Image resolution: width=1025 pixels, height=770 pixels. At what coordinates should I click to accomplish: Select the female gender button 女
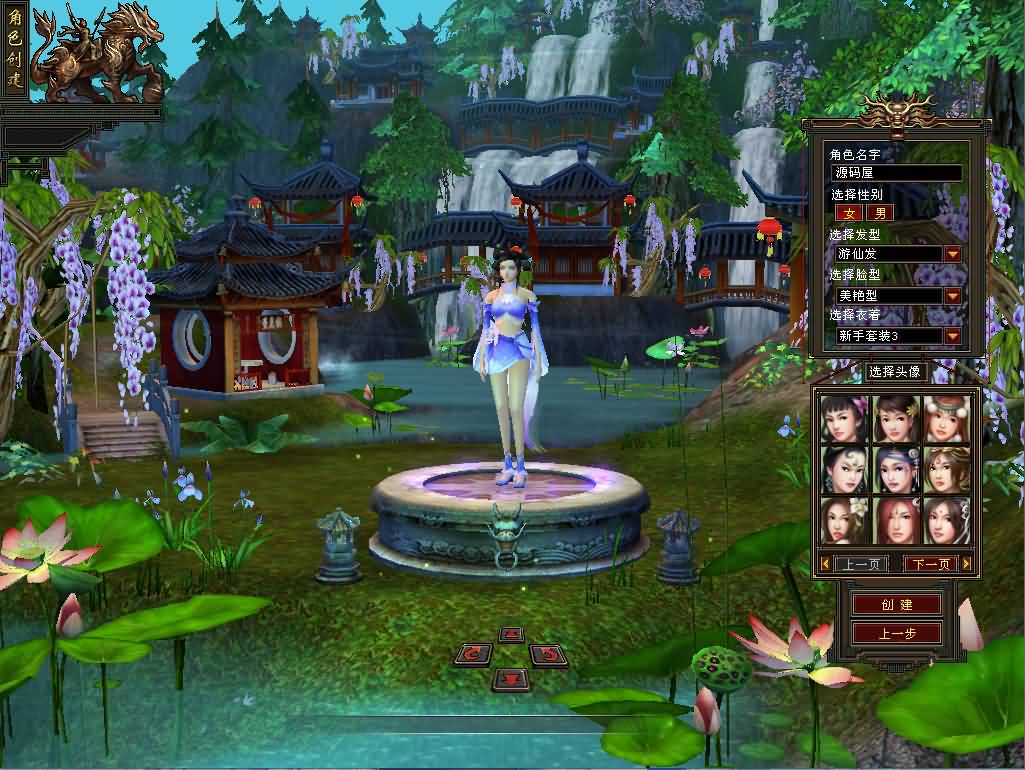coord(850,212)
